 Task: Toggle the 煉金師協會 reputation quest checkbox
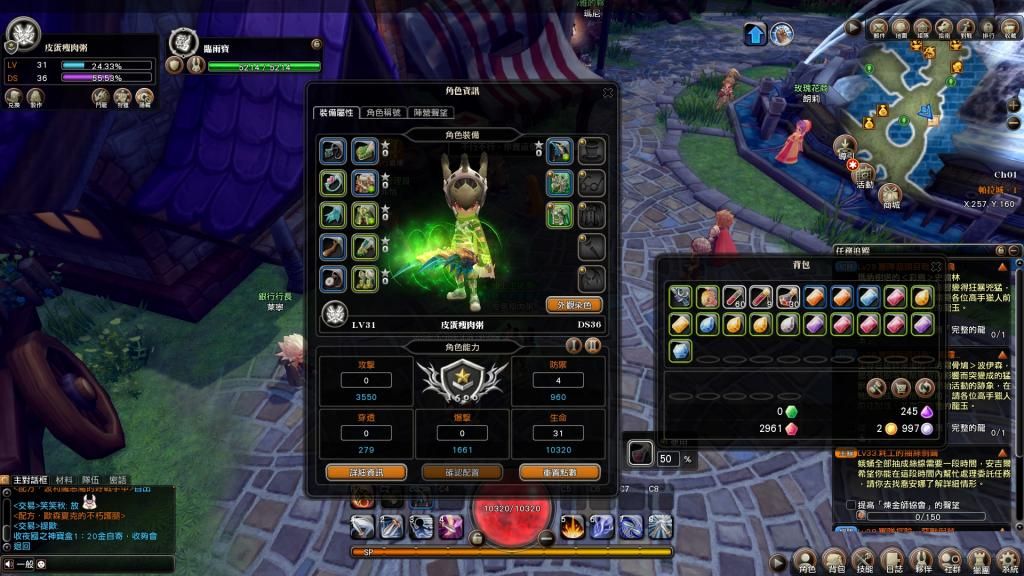tap(851, 504)
